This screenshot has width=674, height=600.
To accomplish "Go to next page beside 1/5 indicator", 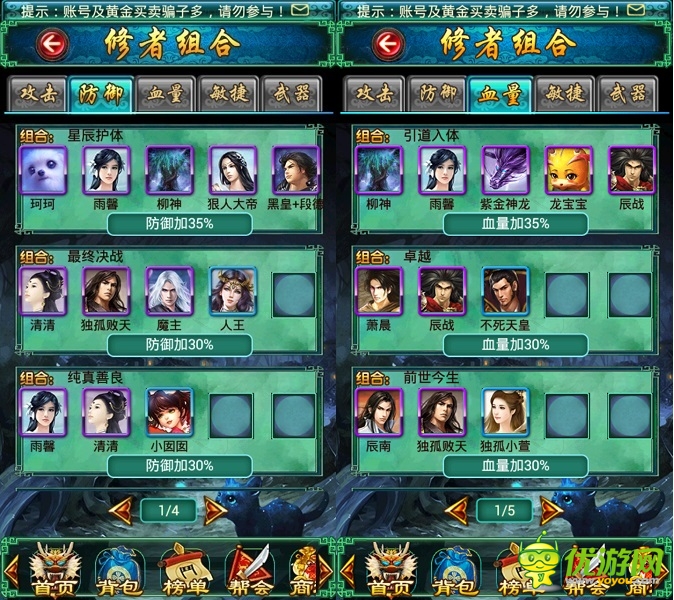I will click(551, 510).
